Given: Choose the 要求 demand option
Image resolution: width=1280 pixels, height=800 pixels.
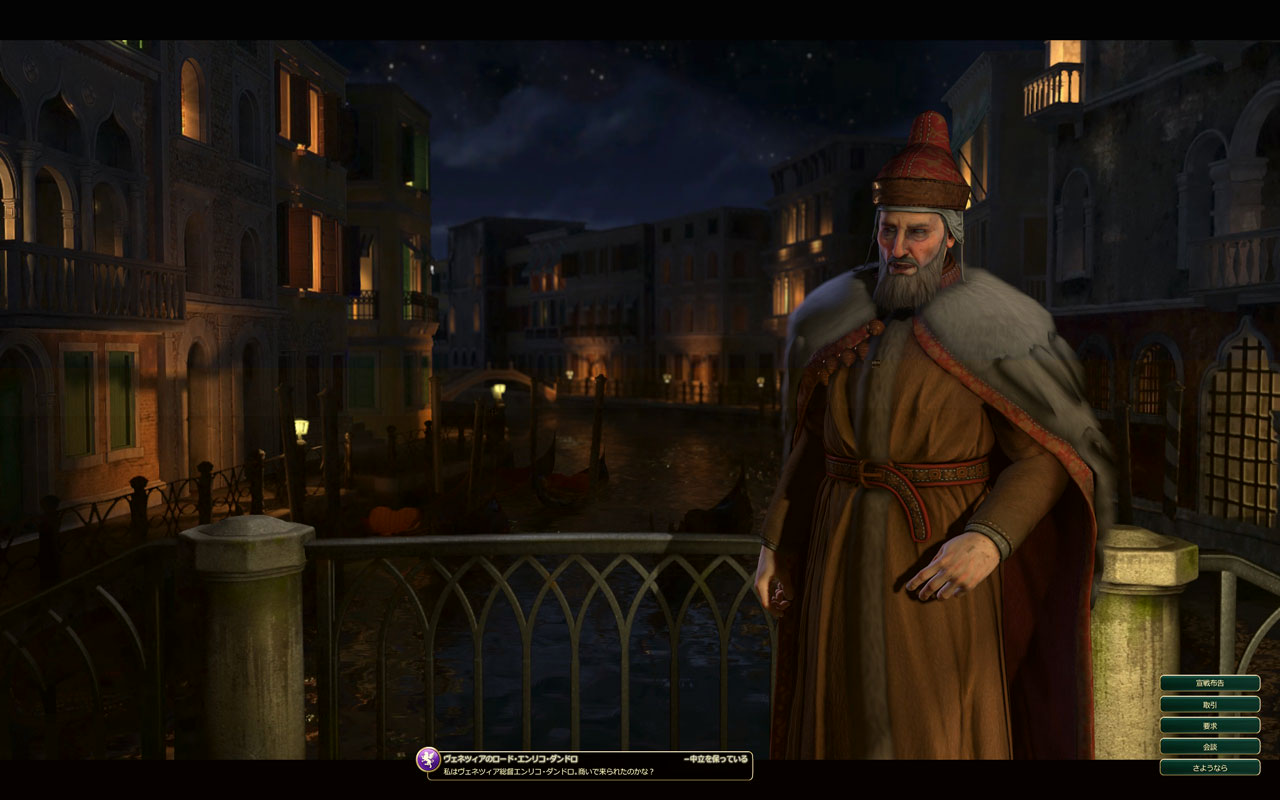Looking at the screenshot, I should [1209, 725].
